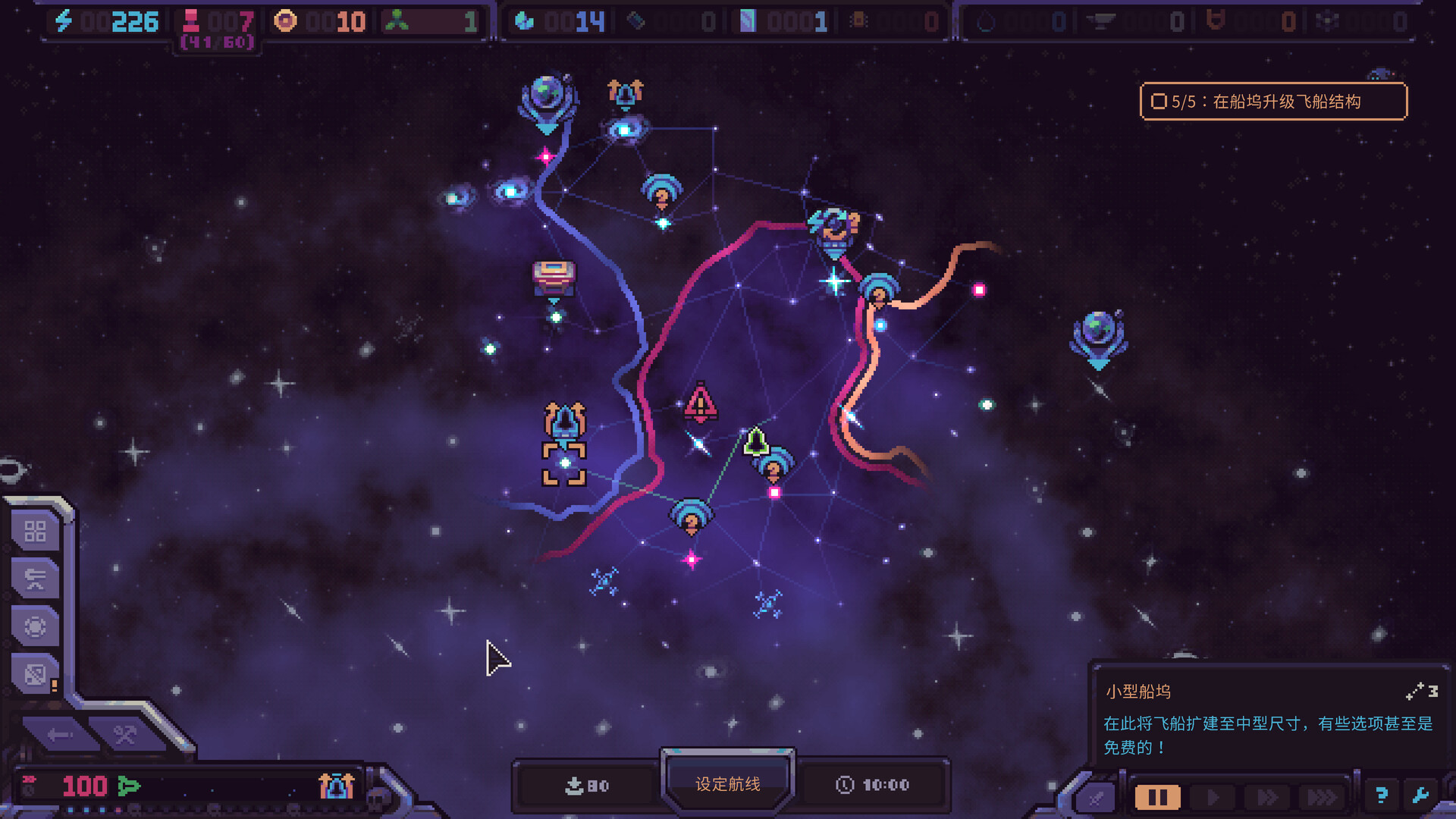The image size is (1456, 819).
Task: Click the 设定航线 set course button
Action: (727, 783)
